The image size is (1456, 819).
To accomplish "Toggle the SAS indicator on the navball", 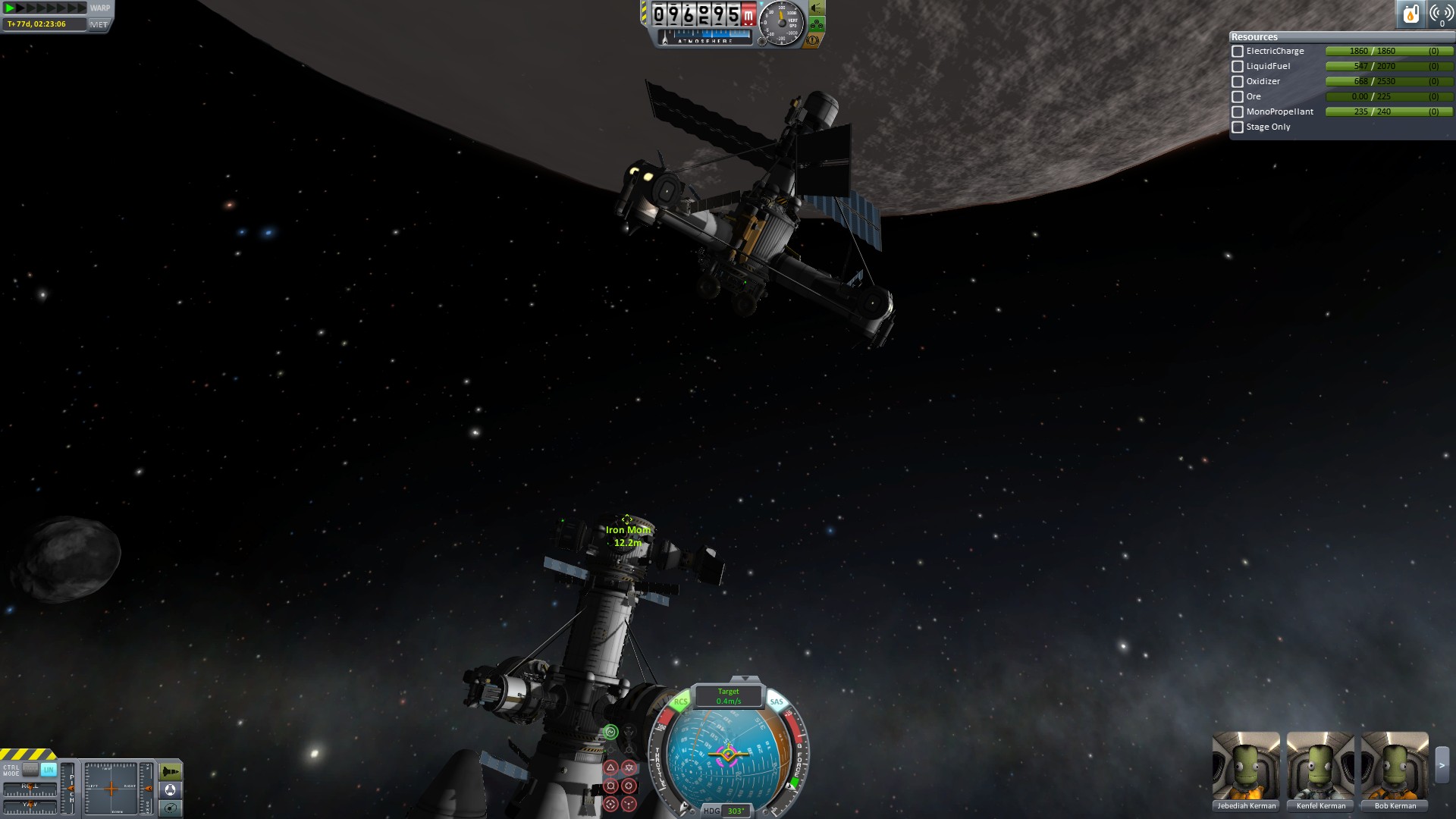I will (776, 702).
